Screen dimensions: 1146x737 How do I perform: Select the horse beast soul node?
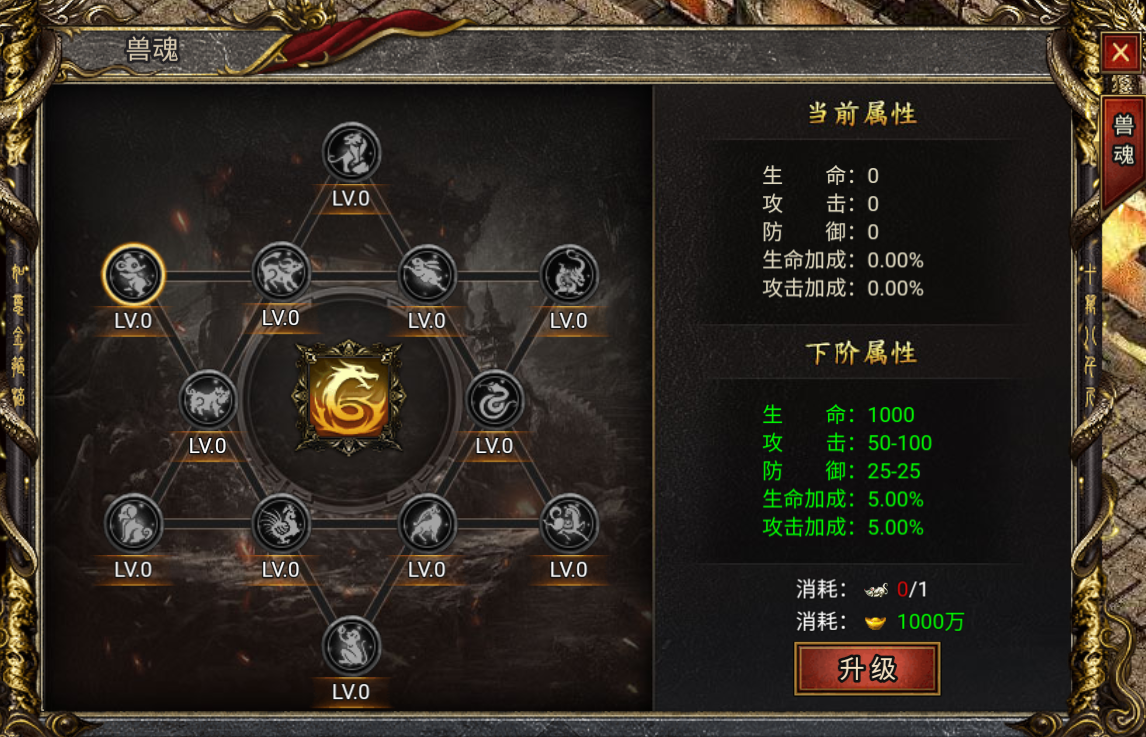[x=569, y=523]
